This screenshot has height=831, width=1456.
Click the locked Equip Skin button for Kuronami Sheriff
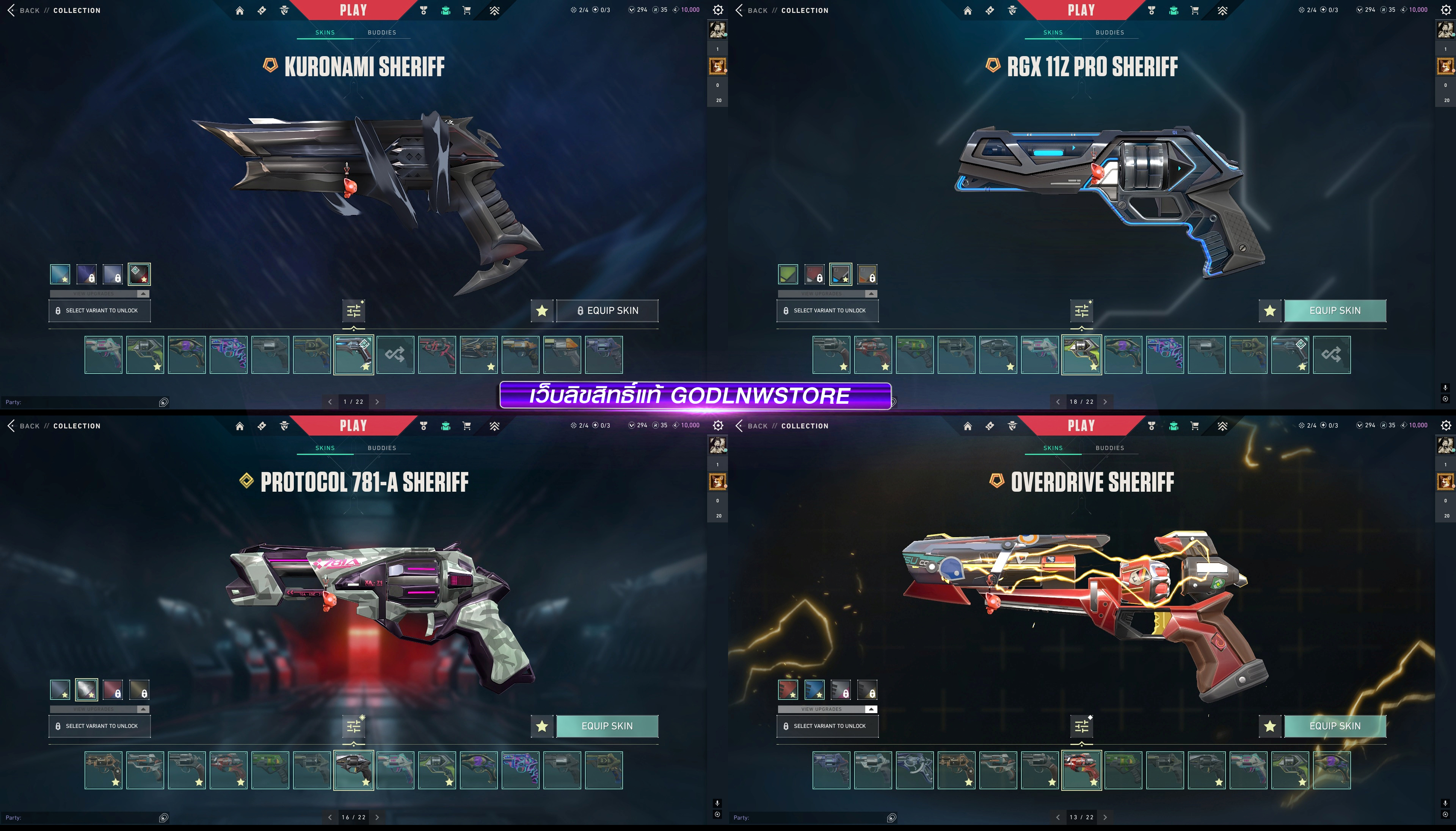[607, 310]
